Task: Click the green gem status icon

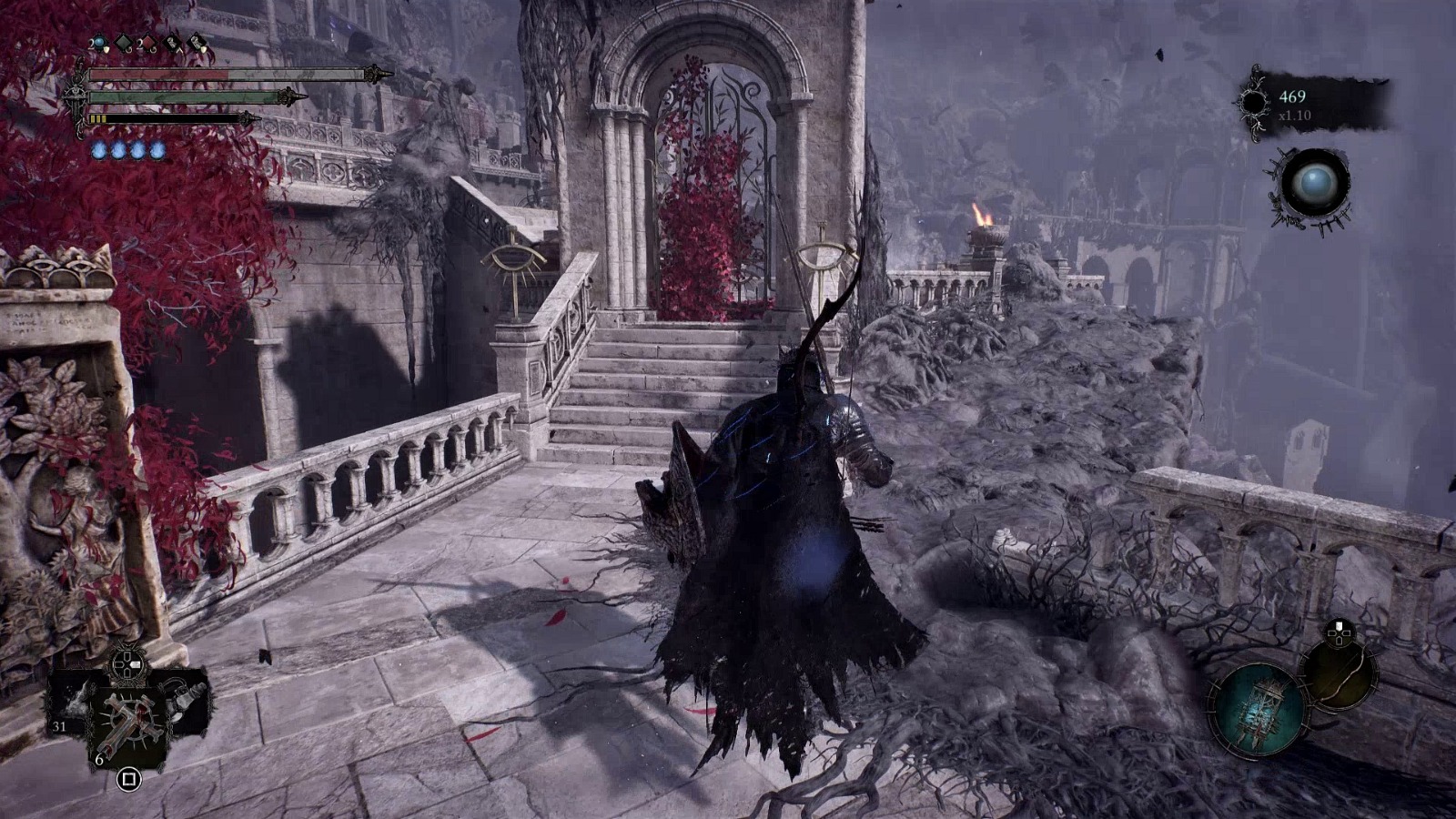Action: [123, 42]
